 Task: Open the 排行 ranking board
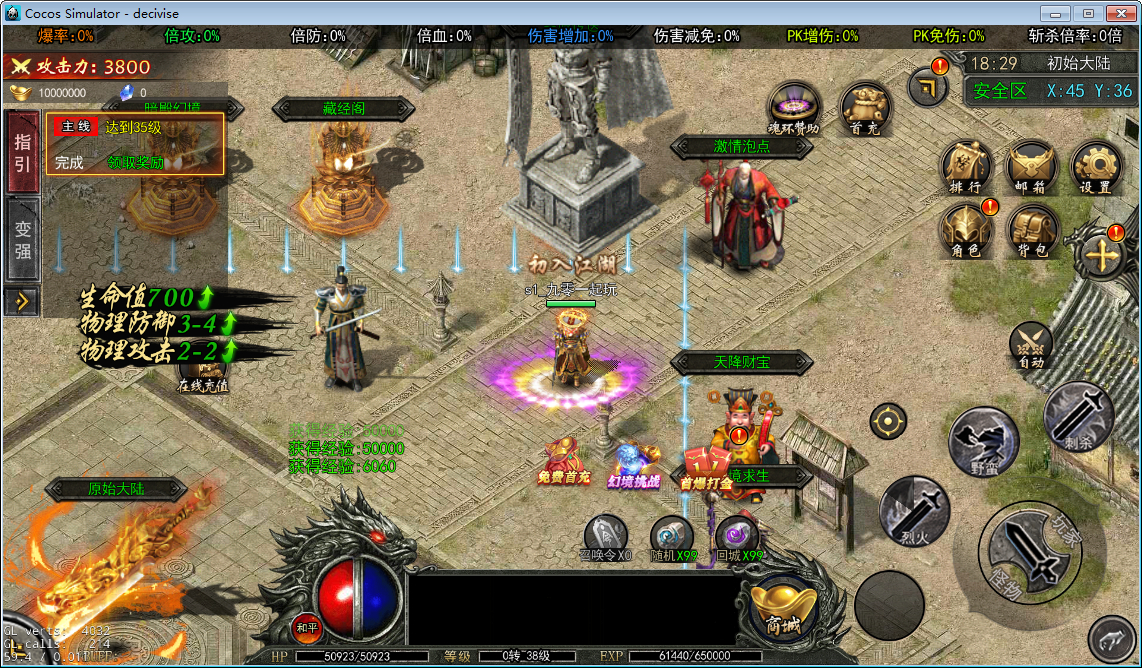(x=966, y=167)
